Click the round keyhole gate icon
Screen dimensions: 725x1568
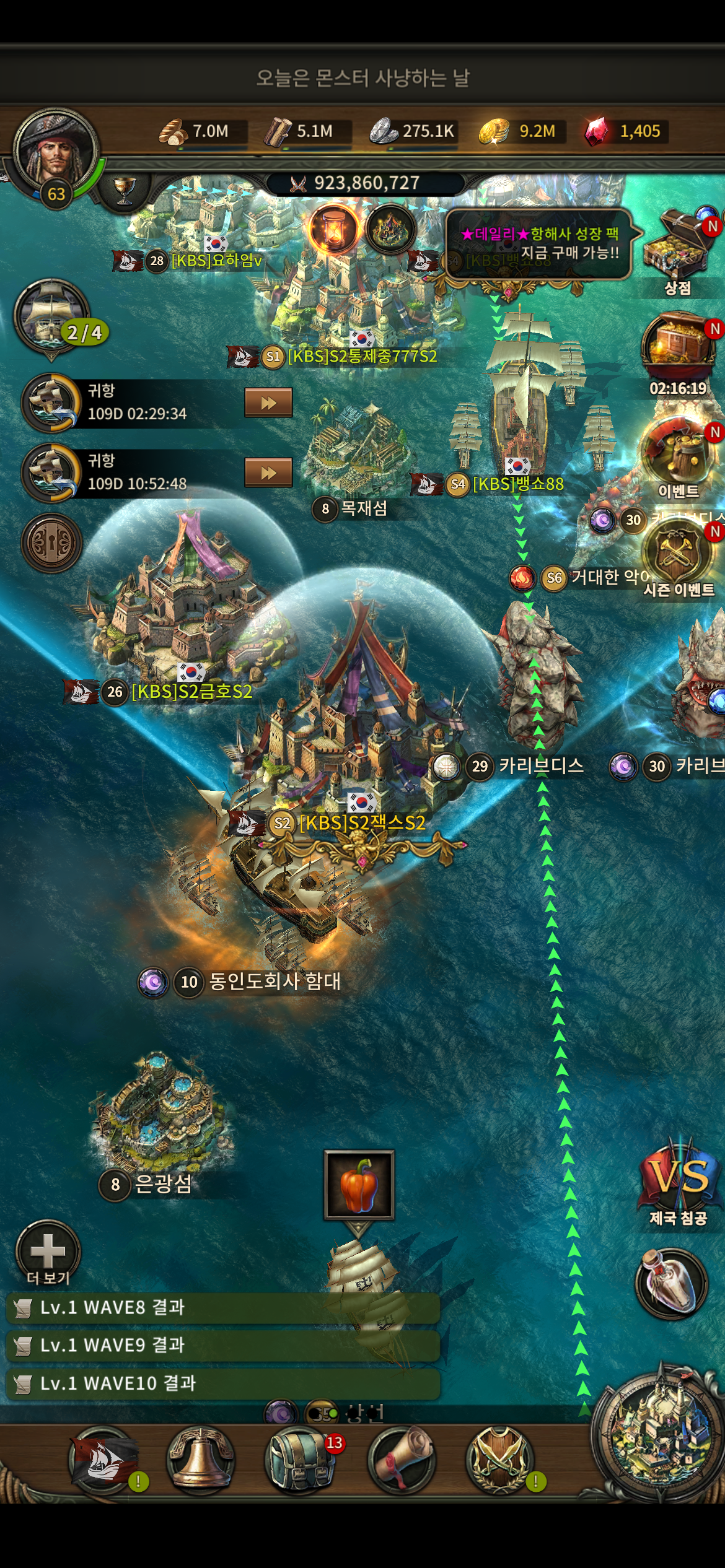point(52,543)
